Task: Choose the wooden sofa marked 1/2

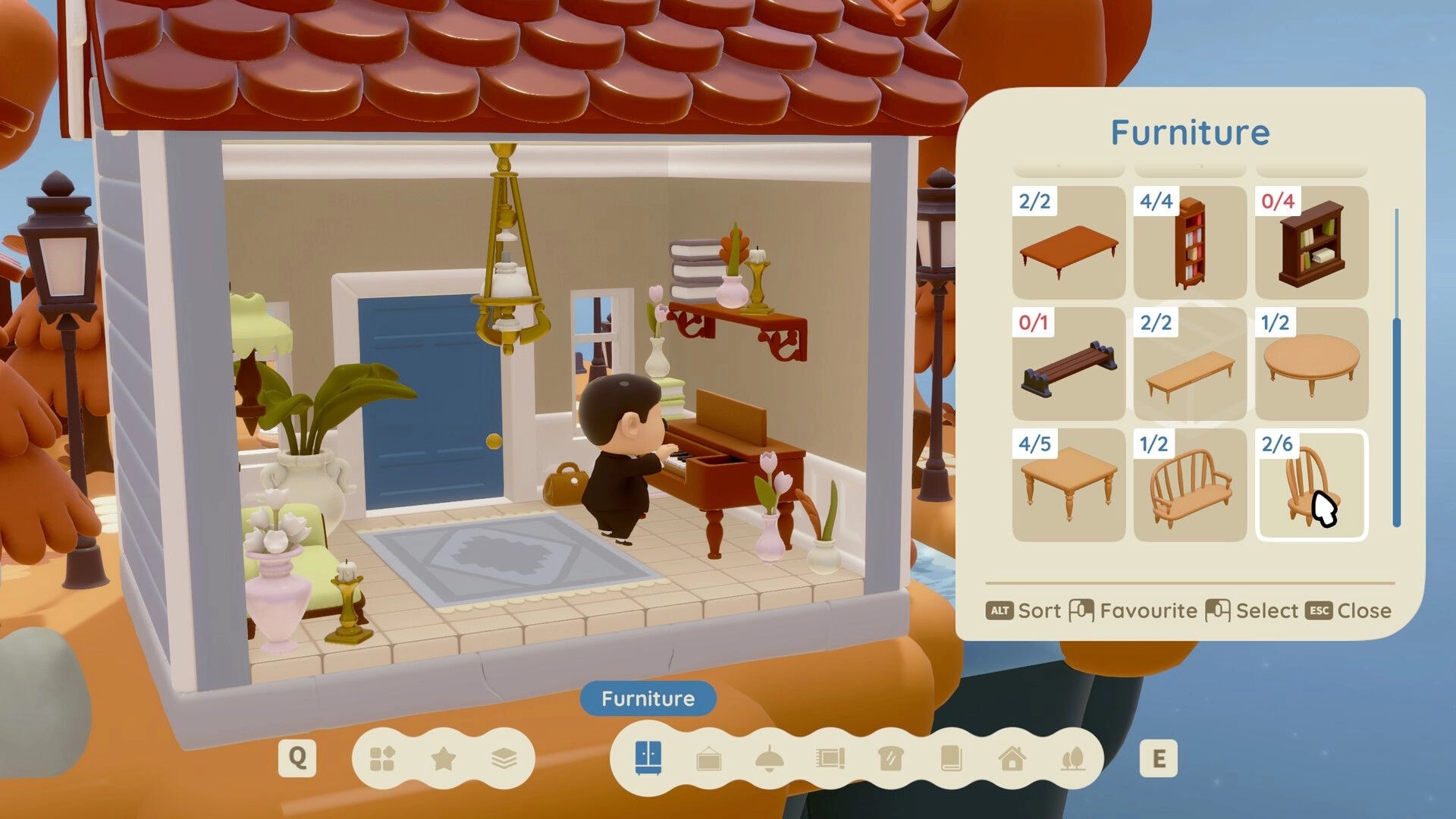Action: tap(1189, 489)
